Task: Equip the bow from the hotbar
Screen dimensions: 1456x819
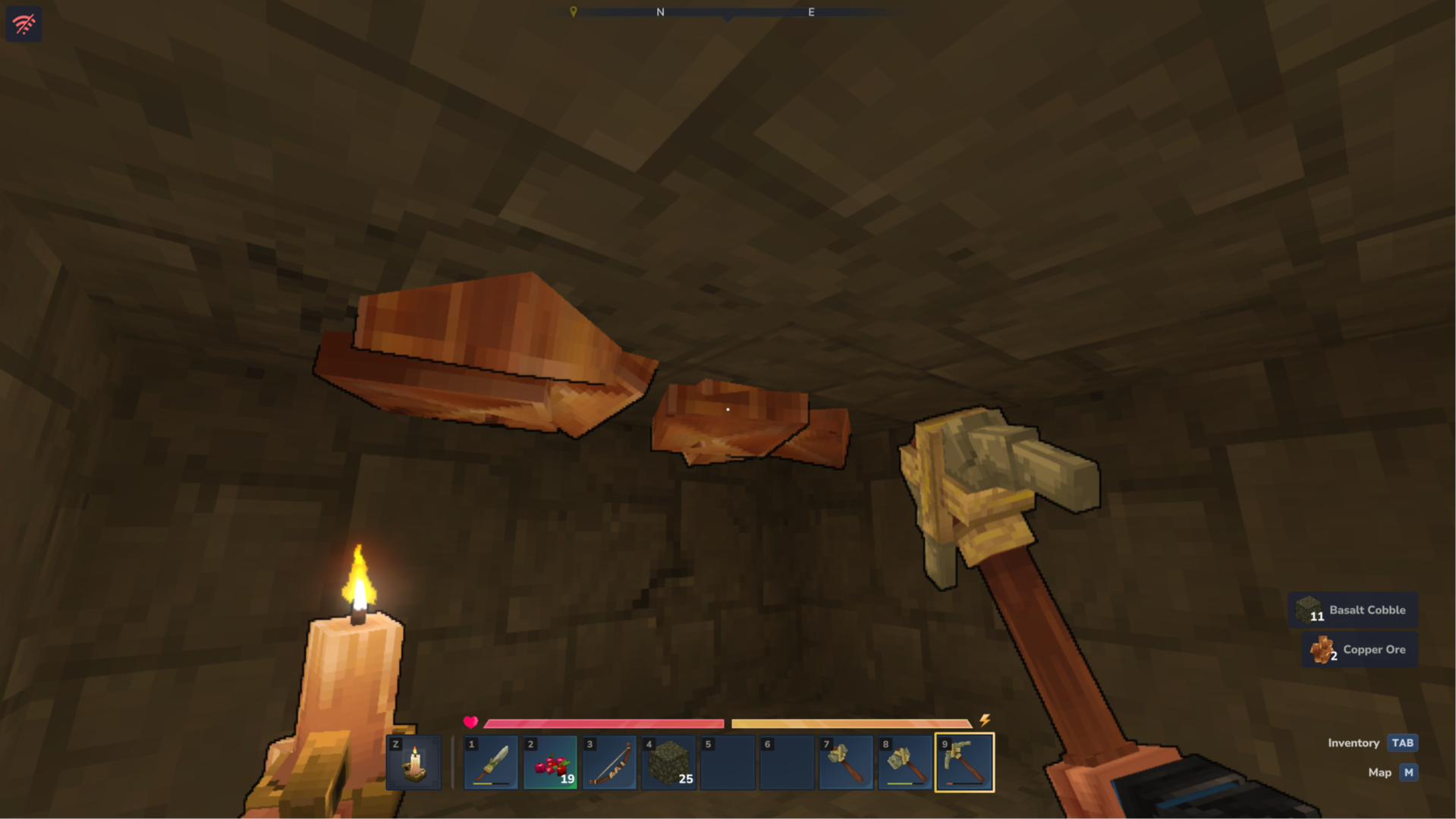Action: pos(609,762)
